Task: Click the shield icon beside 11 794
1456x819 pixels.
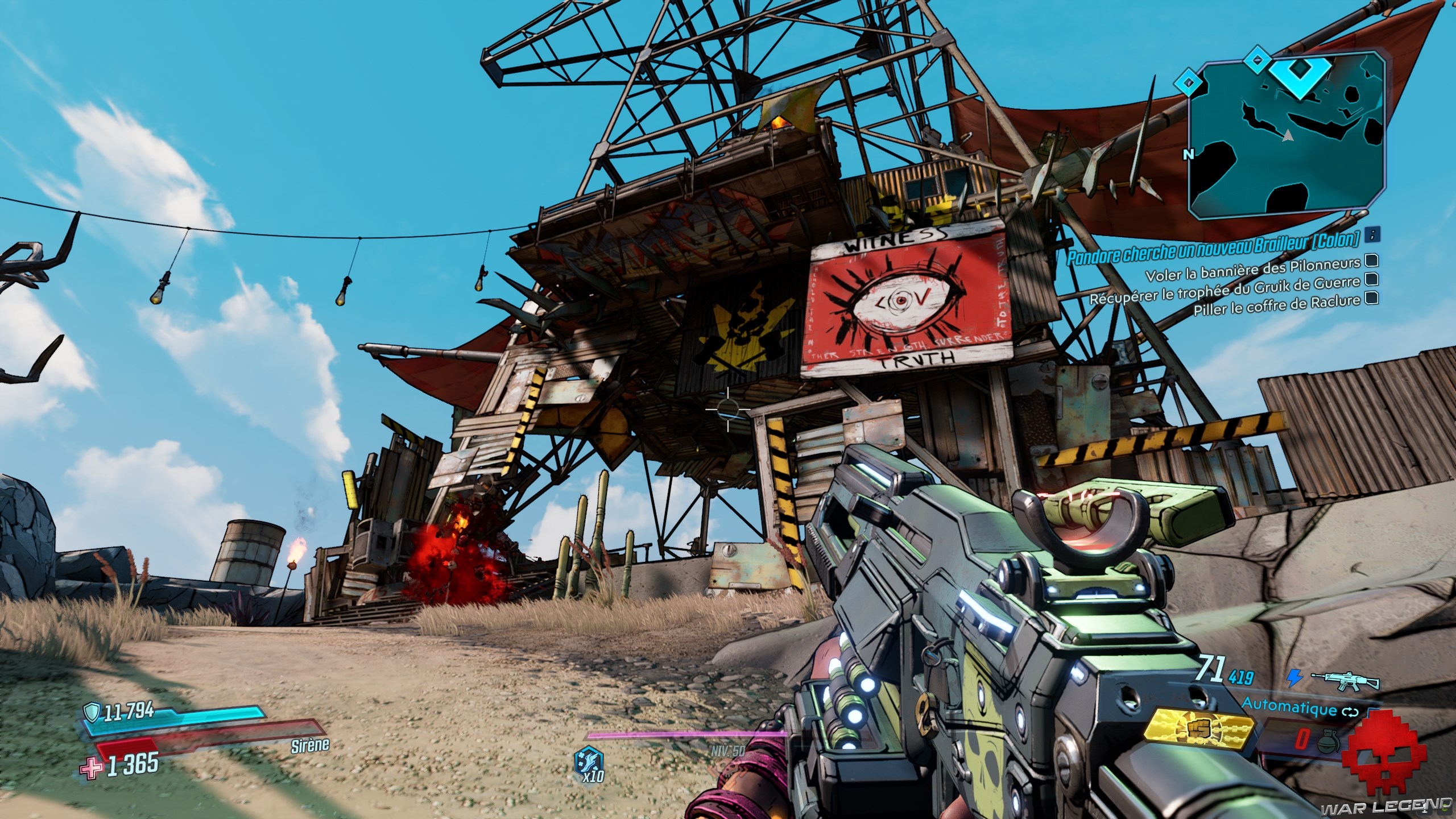Action: click(x=92, y=710)
